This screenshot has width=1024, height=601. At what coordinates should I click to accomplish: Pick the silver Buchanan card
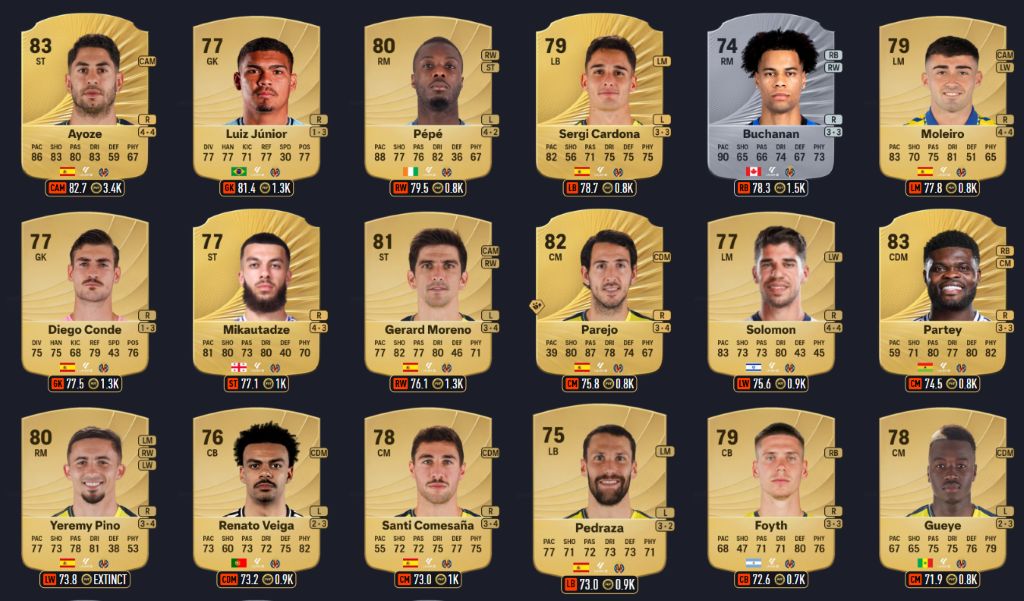pyautogui.click(x=771, y=98)
